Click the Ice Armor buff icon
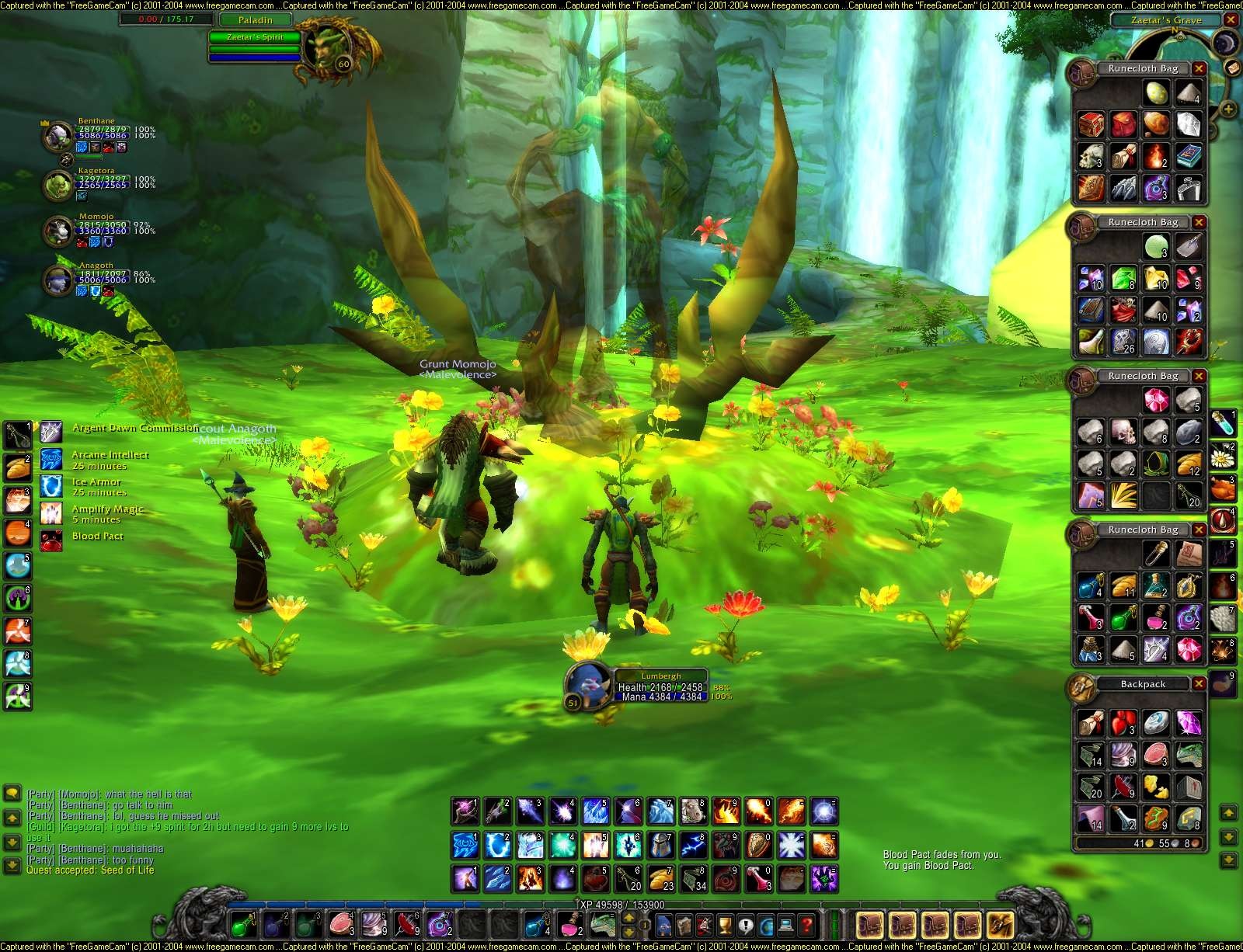 (x=51, y=486)
